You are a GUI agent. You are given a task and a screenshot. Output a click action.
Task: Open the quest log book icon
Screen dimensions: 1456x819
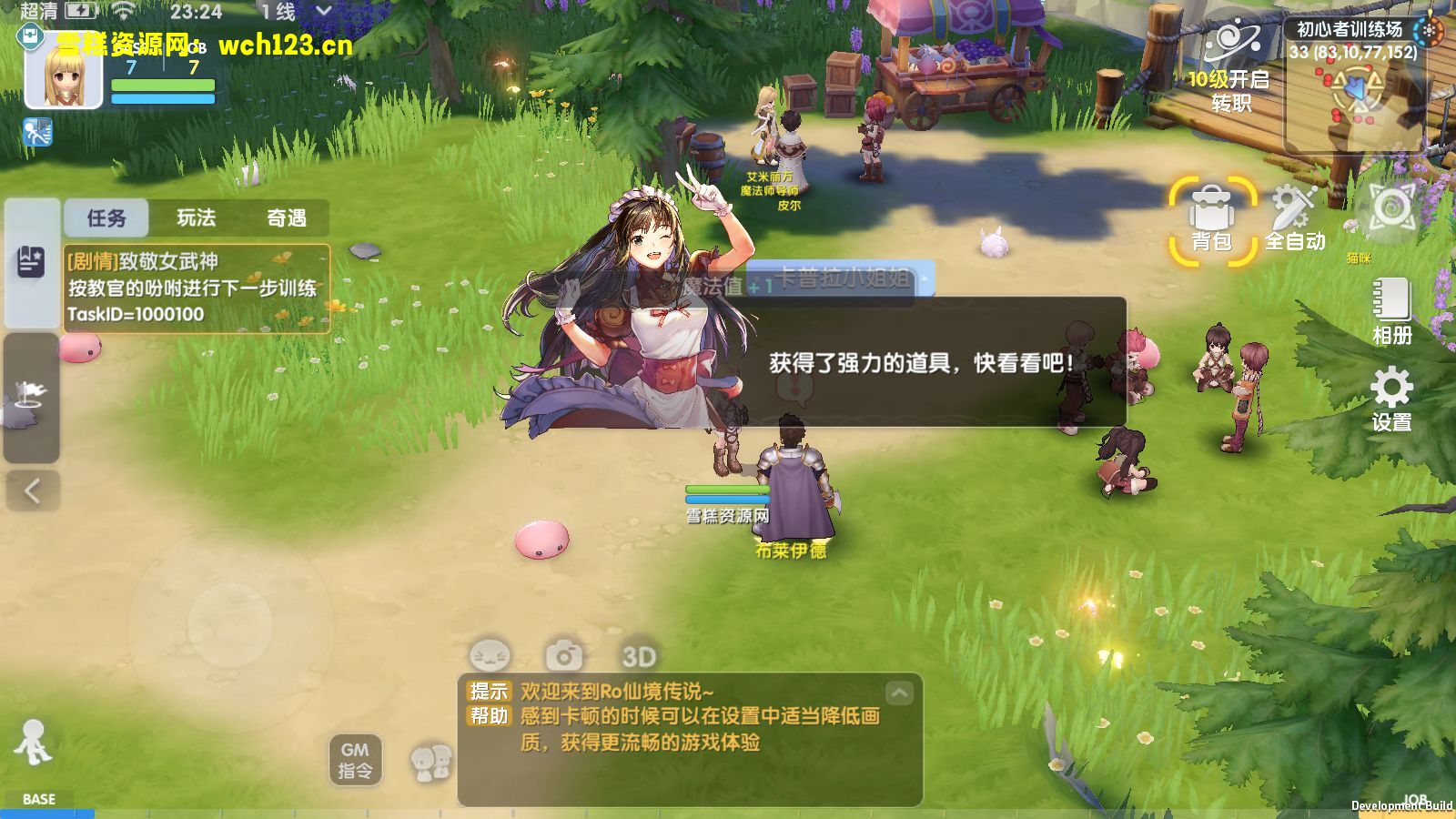click(30, 262)
